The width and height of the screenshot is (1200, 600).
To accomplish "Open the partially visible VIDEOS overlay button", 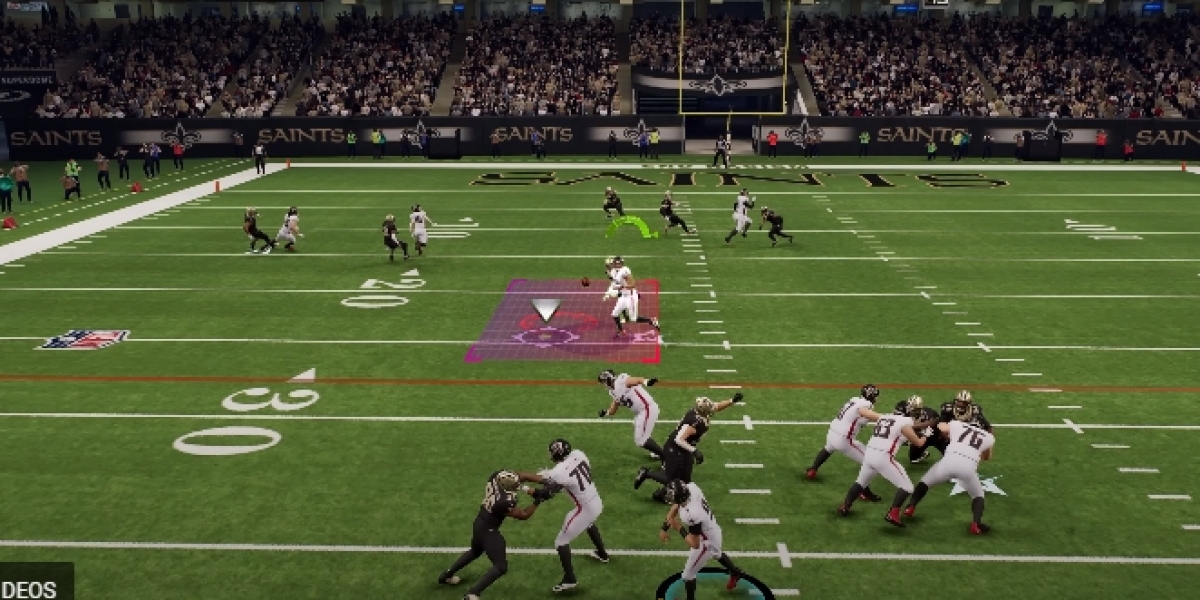I will pos(32,585).
